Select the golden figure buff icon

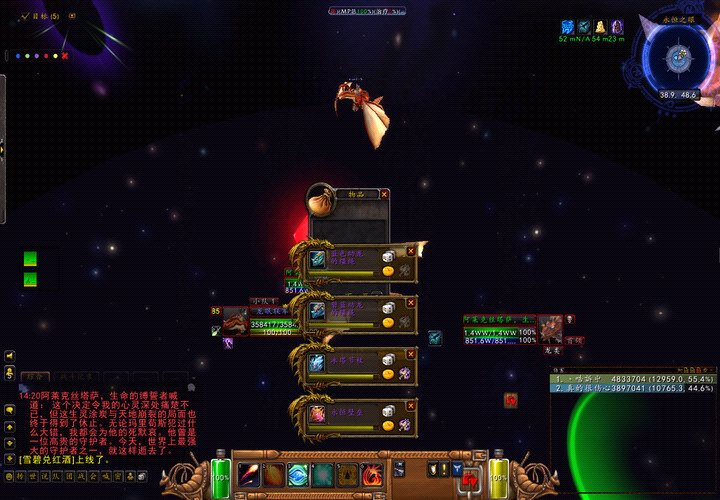pos(601,27)
